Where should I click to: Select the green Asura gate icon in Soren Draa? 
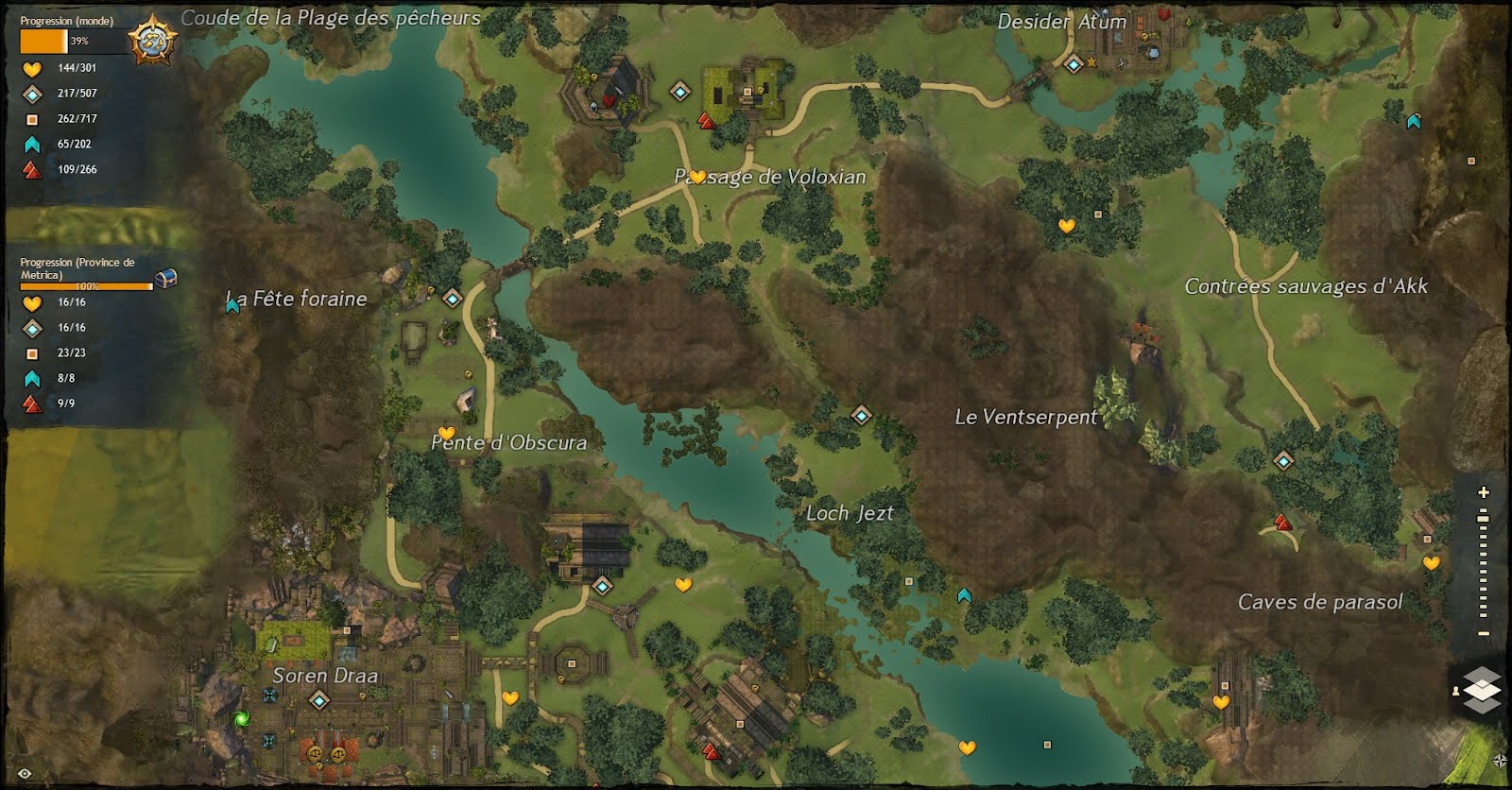242,716
